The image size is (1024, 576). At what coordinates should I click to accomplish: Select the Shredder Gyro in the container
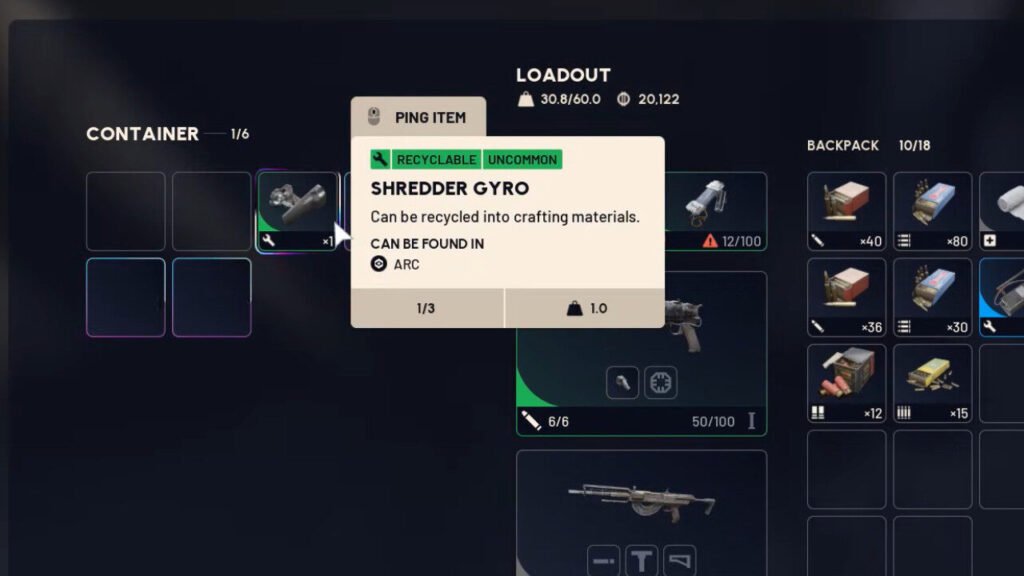[298, 211]
